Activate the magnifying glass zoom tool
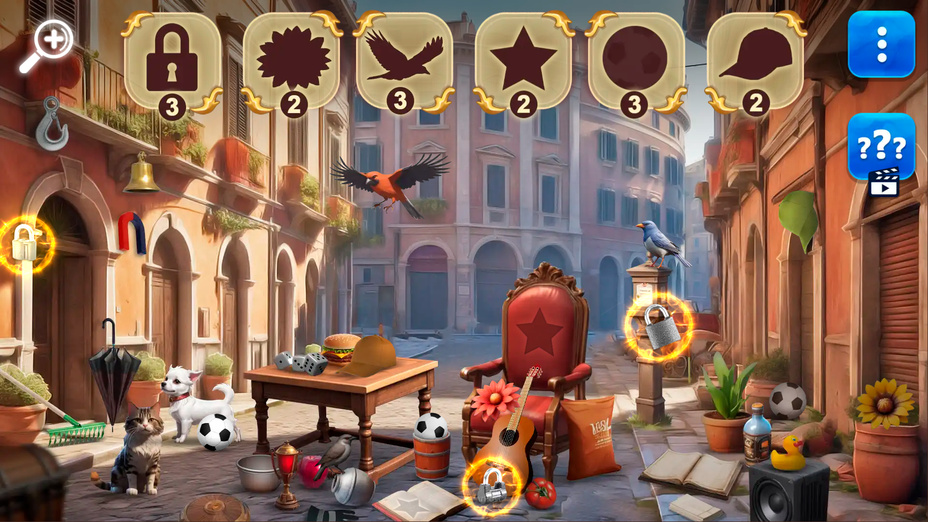The height and width of the screenshot is (522, 928). (x=46, y=47)
